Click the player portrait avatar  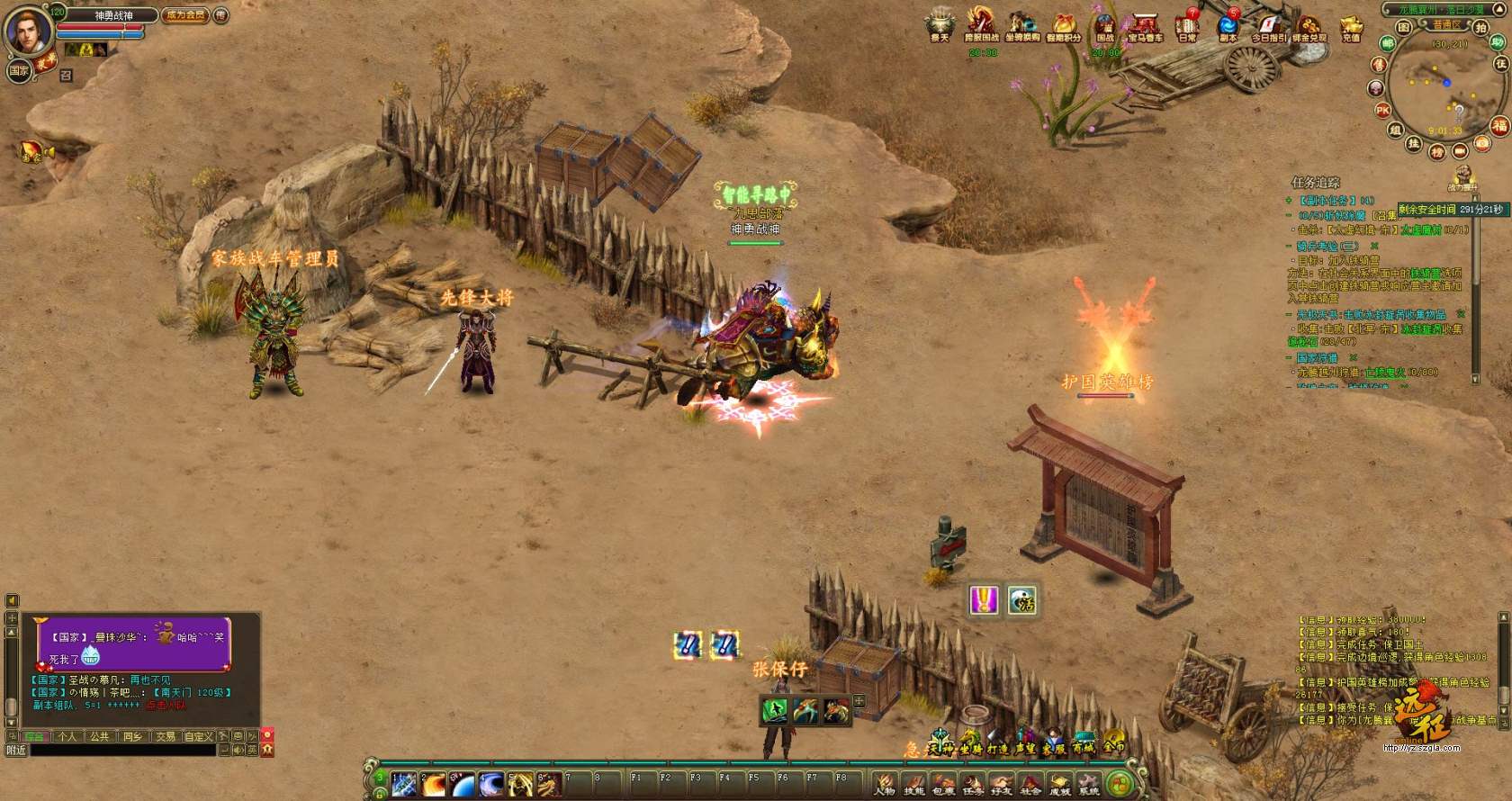27,31
